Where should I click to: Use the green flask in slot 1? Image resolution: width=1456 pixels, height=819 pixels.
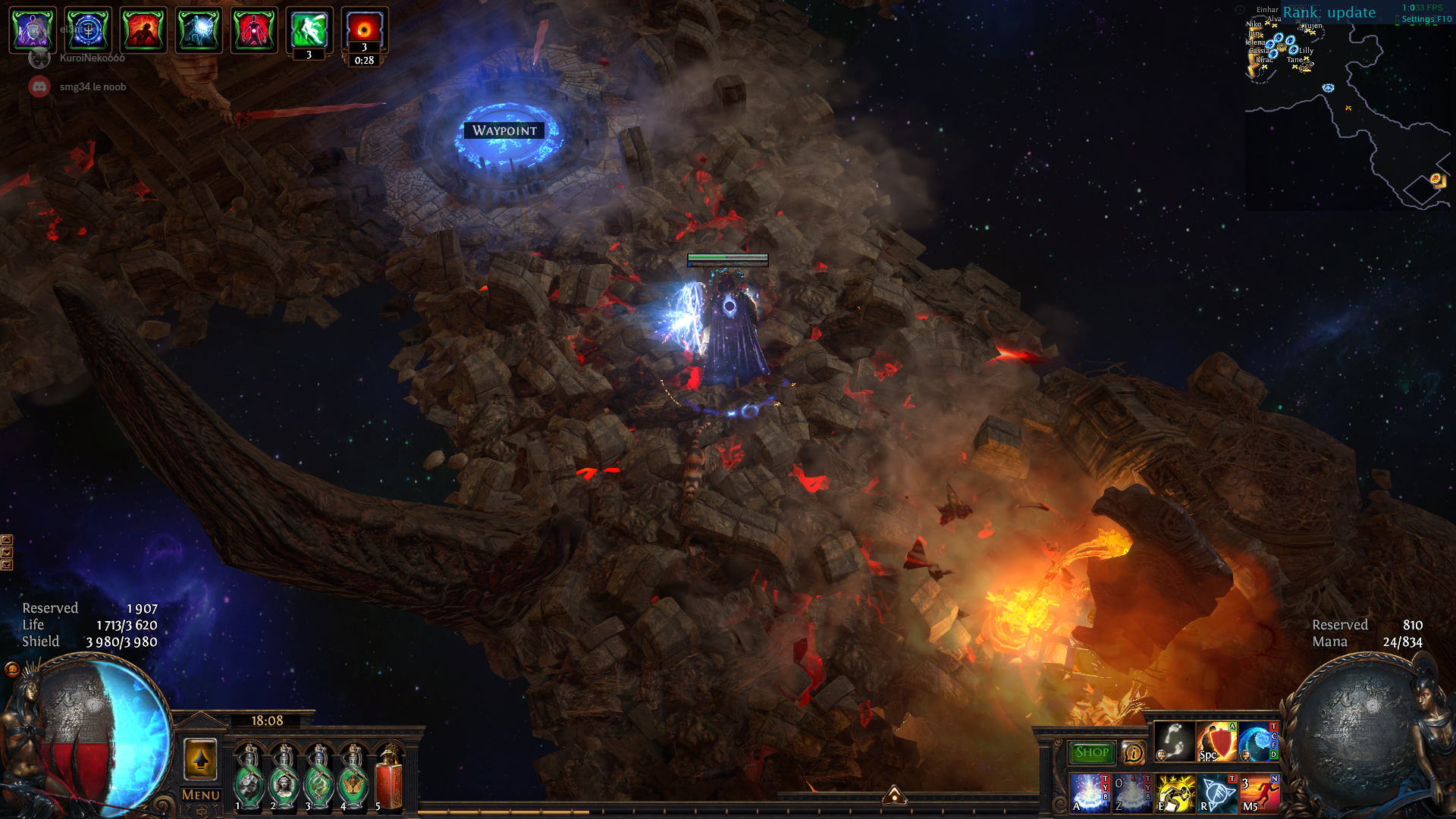tap(249, 777)
